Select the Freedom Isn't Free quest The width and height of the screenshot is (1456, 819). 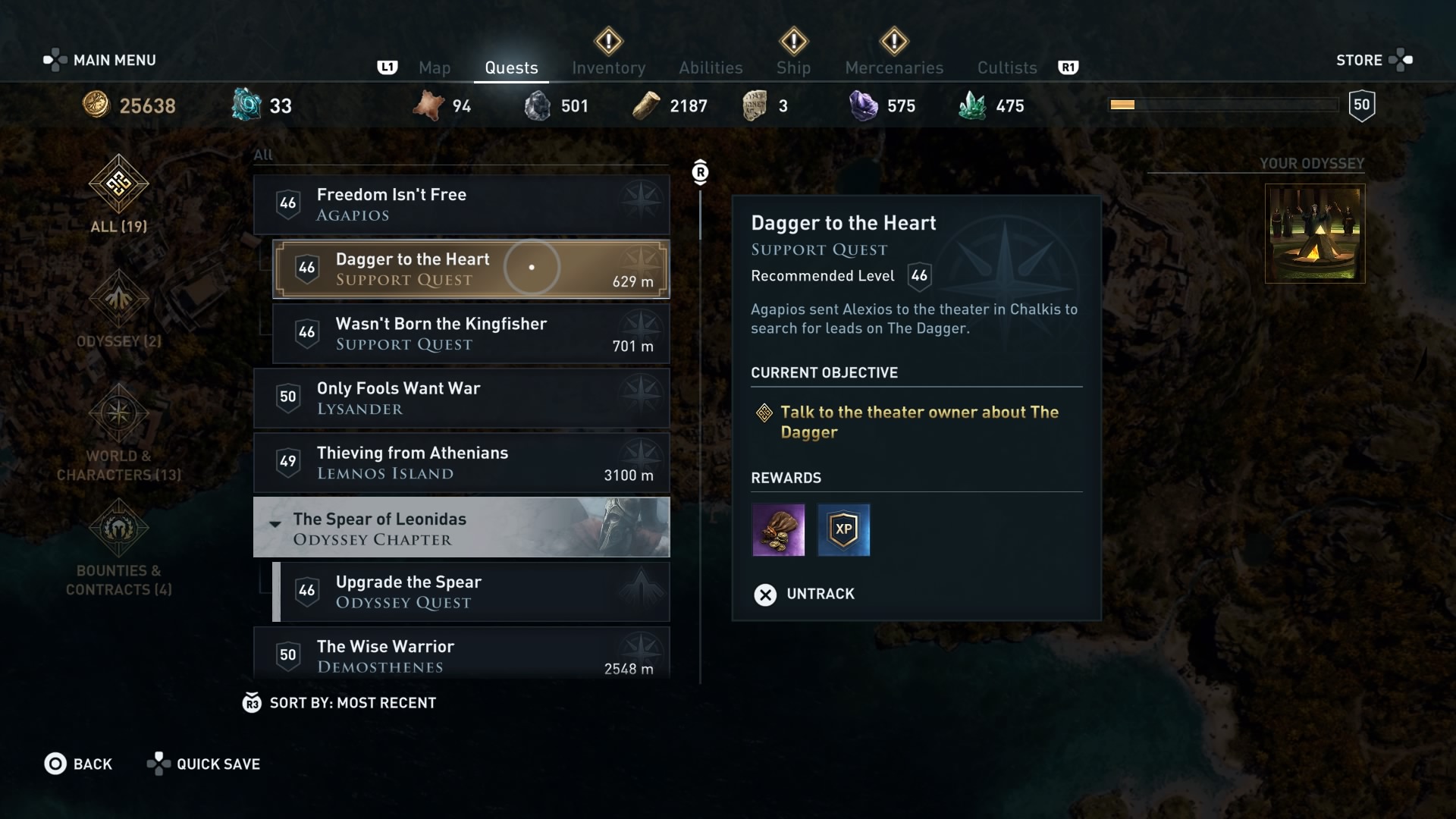tap(461, 204)
